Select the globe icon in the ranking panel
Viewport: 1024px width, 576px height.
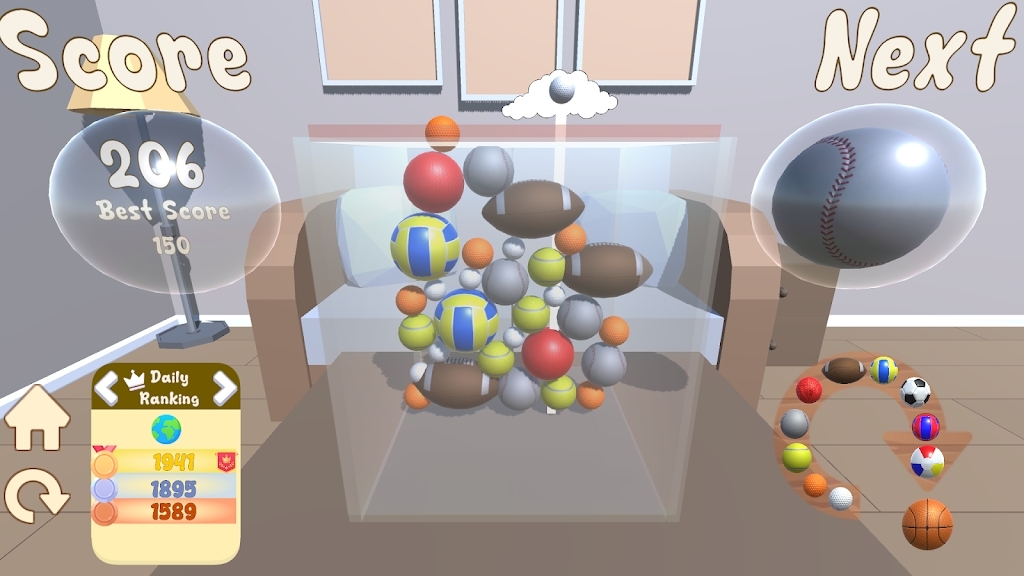click(166, 429)
